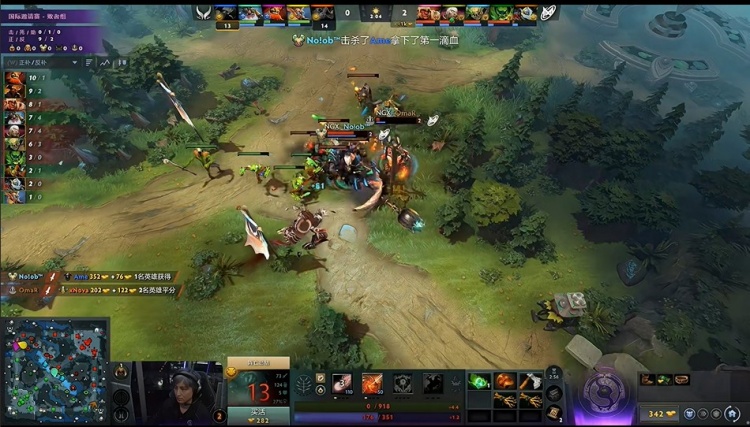The image size is (750, 427).
Task: Show the graph view in spectator panel
Action: [106, 62]
